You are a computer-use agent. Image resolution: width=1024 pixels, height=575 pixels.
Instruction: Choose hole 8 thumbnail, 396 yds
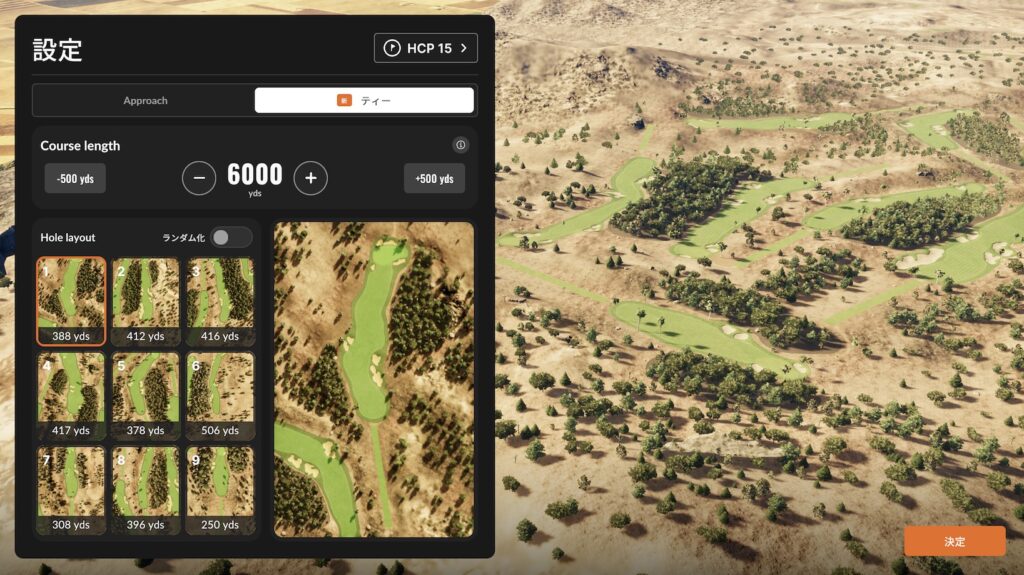[146, 490]
